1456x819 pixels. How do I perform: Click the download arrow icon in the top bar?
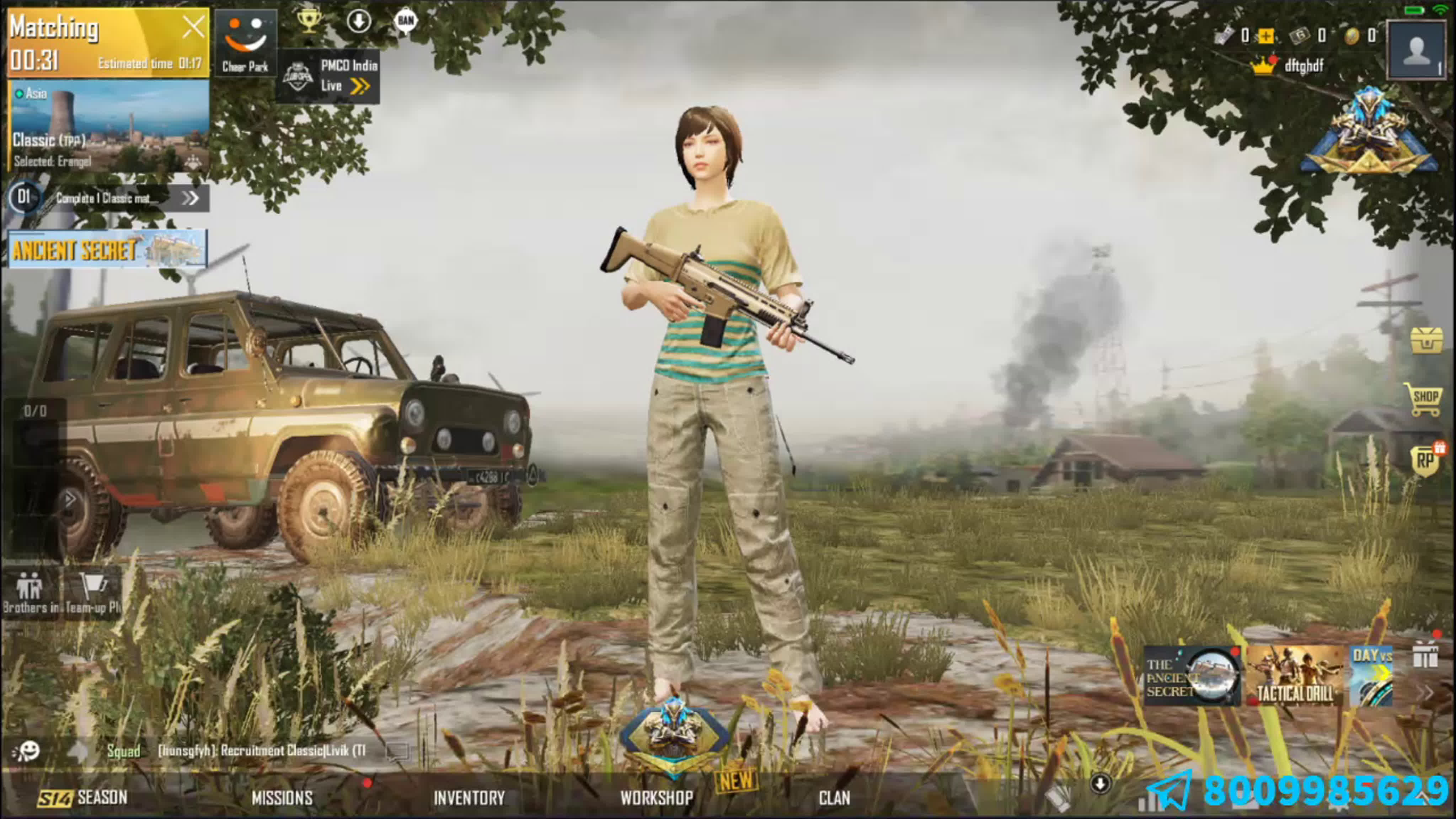[359, 21]
